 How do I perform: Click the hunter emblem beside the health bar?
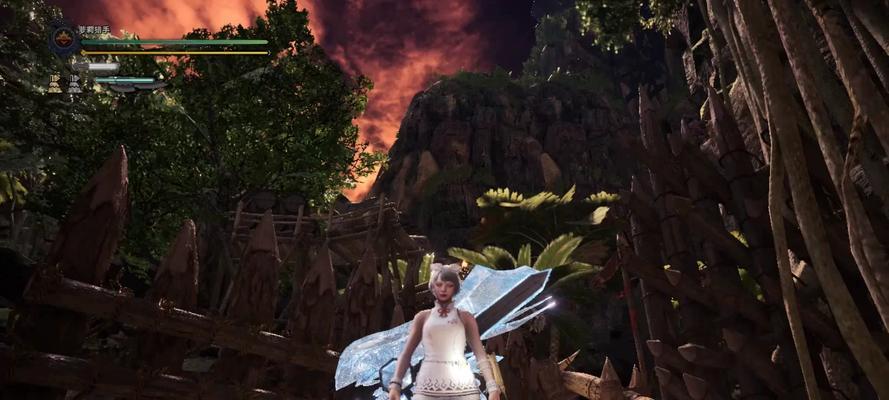[x=63, y=40]
